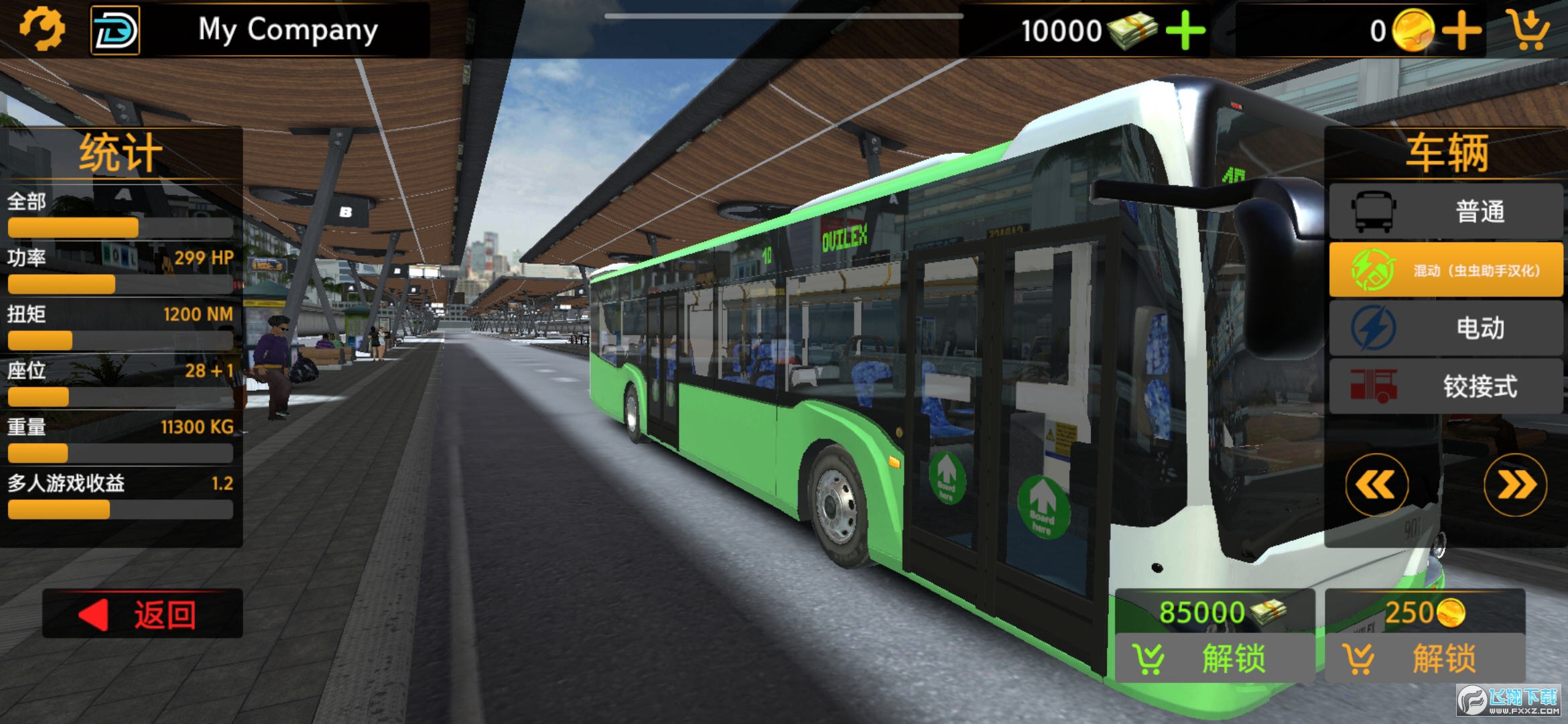This screenshot has height=724, width=1568.
Task: Show the next vehicle with right arrows
Action: [1515, 485]
